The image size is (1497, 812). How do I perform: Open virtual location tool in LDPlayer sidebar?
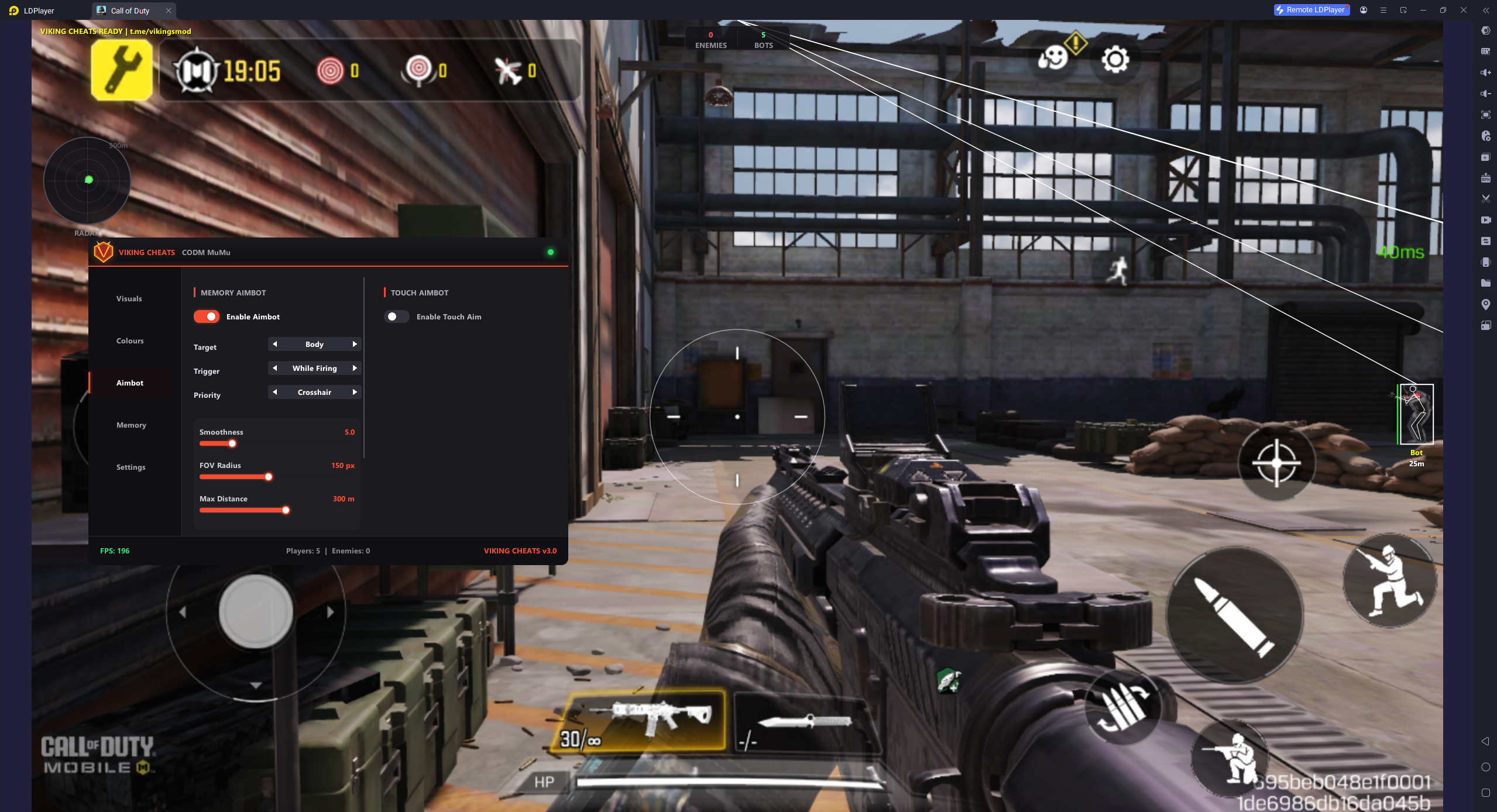click(x=1485, y=305)
